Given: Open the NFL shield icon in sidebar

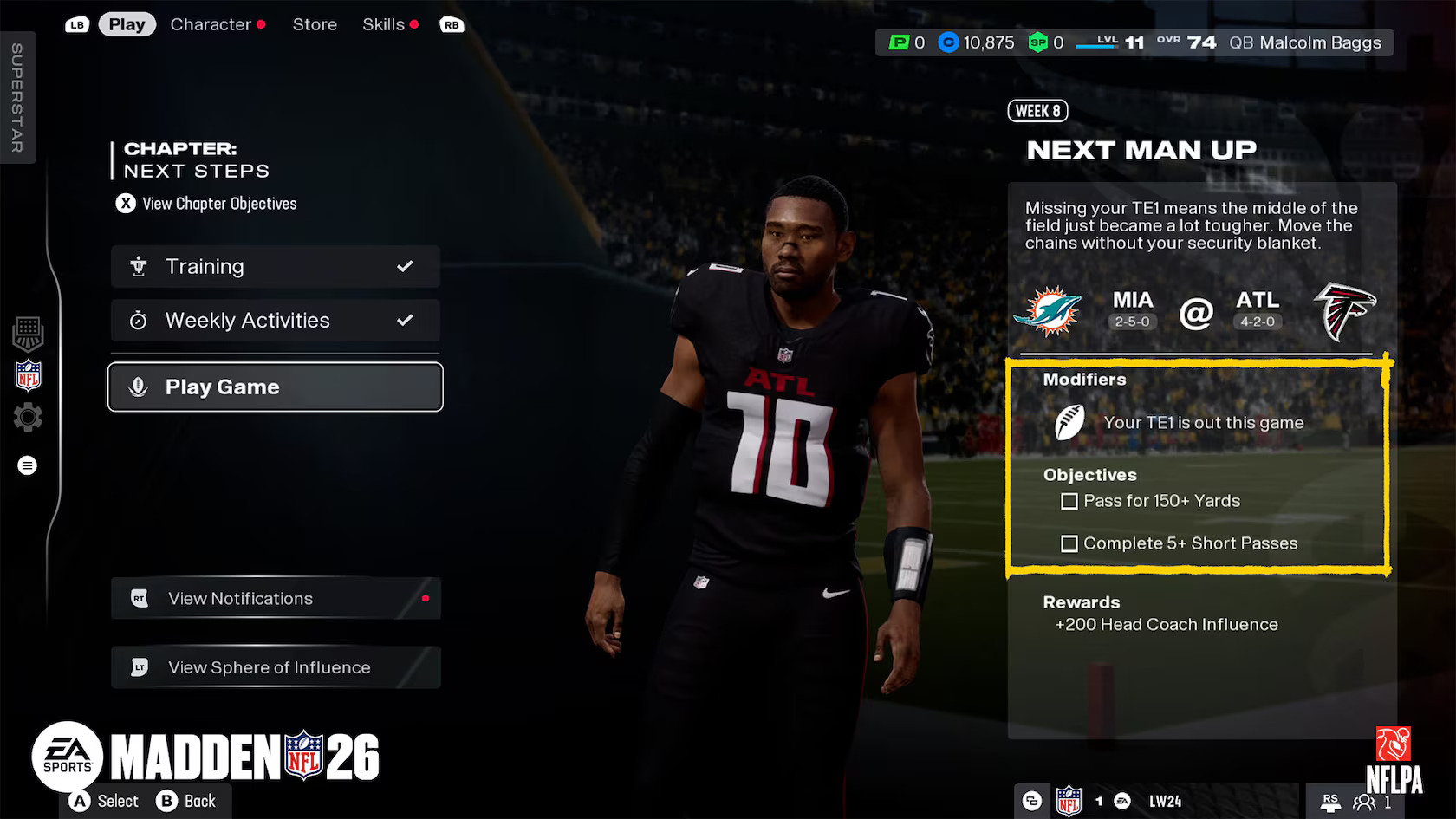Looking at the screenshot, I should pyautogui.click(x=28, y=375).
